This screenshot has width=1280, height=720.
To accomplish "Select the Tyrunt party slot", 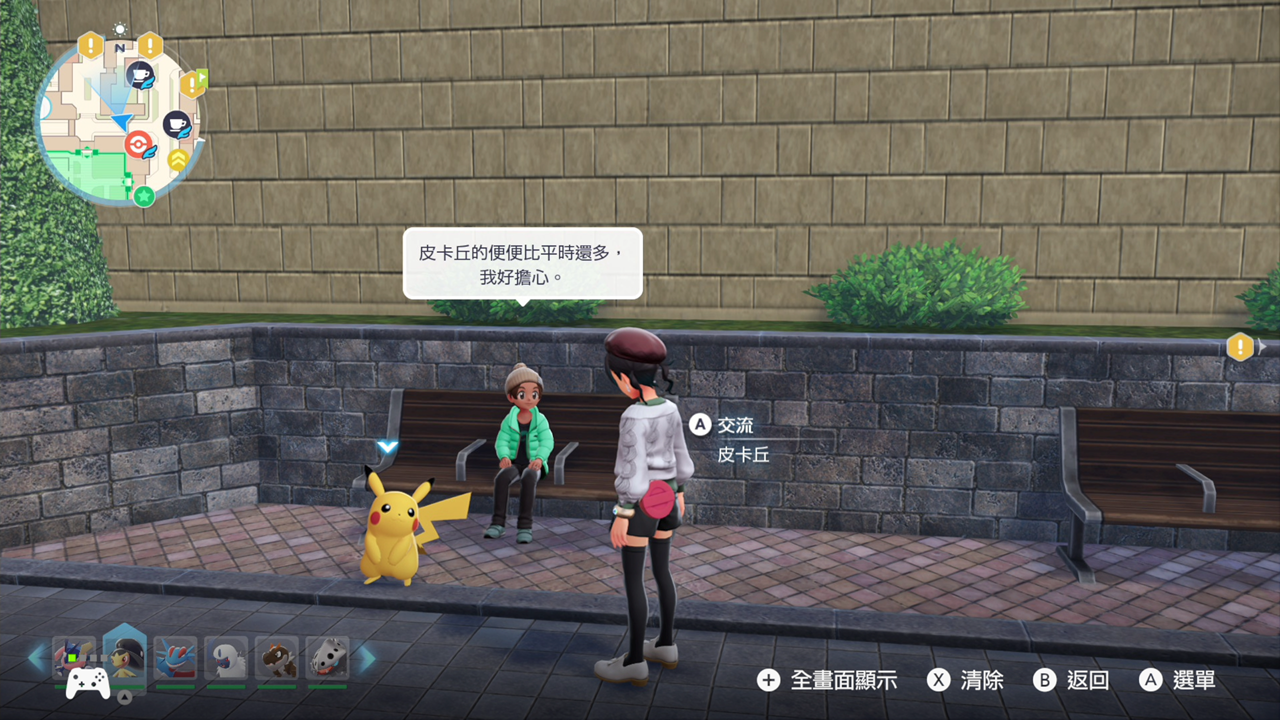I will 277,658.
